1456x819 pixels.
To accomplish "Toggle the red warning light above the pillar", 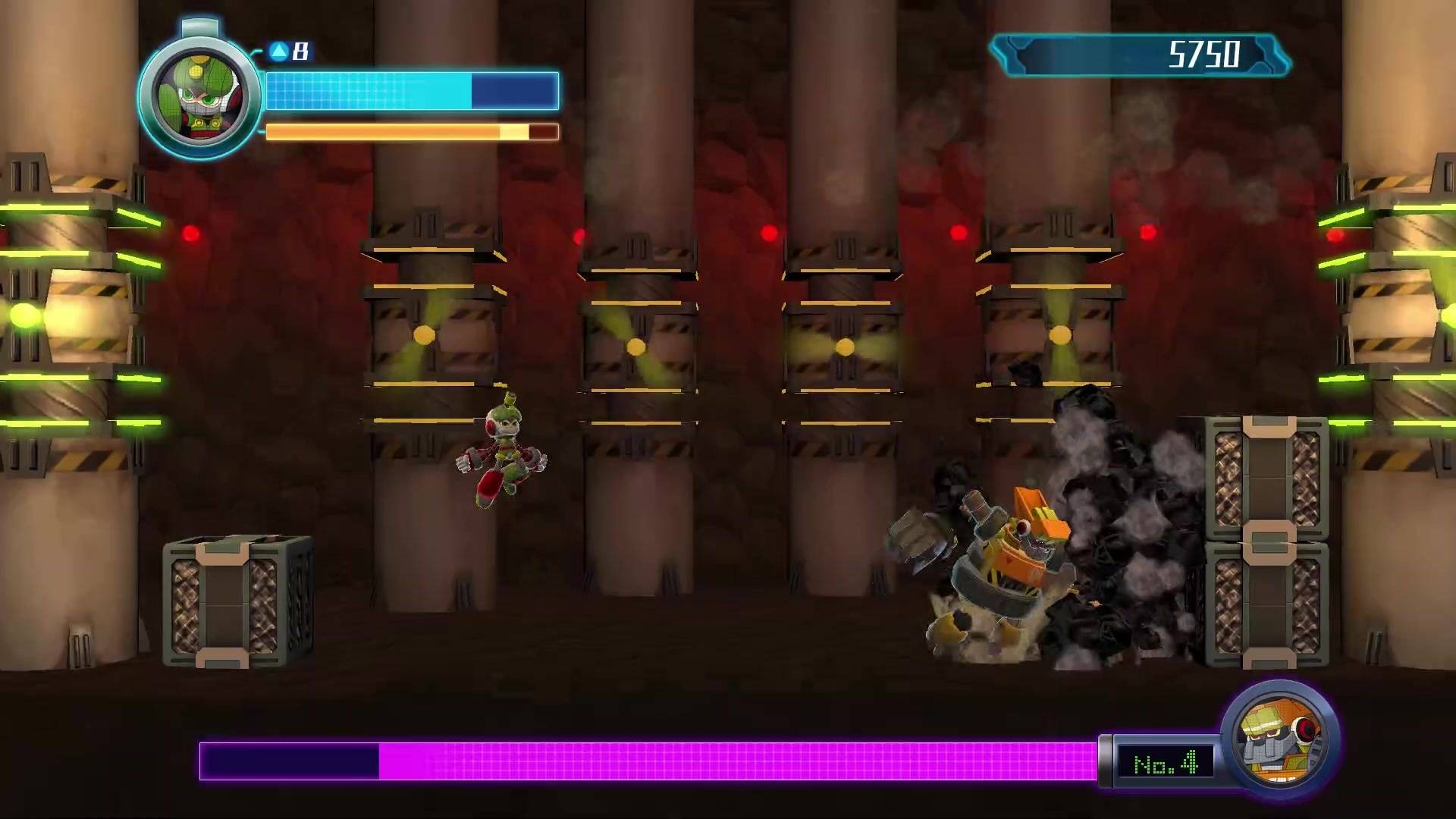I will tap(580, 235).
